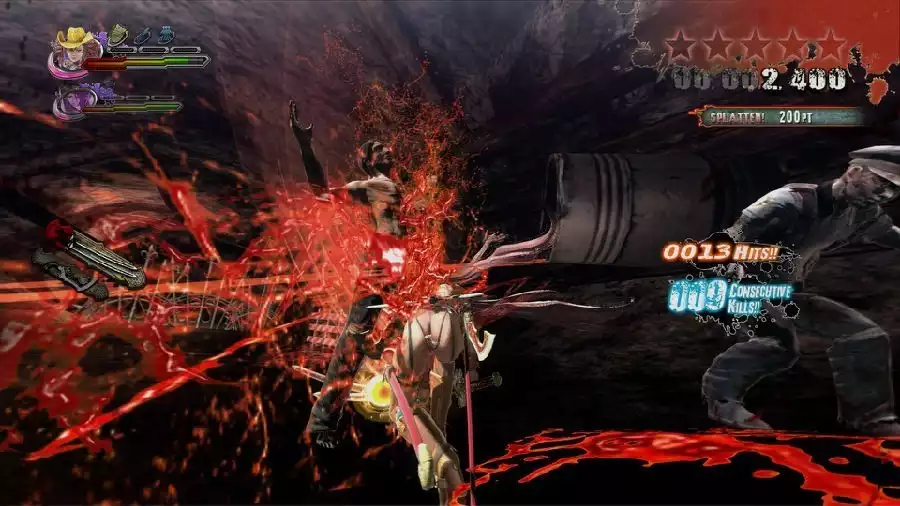Click the green item icon beside the portrait
The image size is (900, 506).
coord(118,34)
